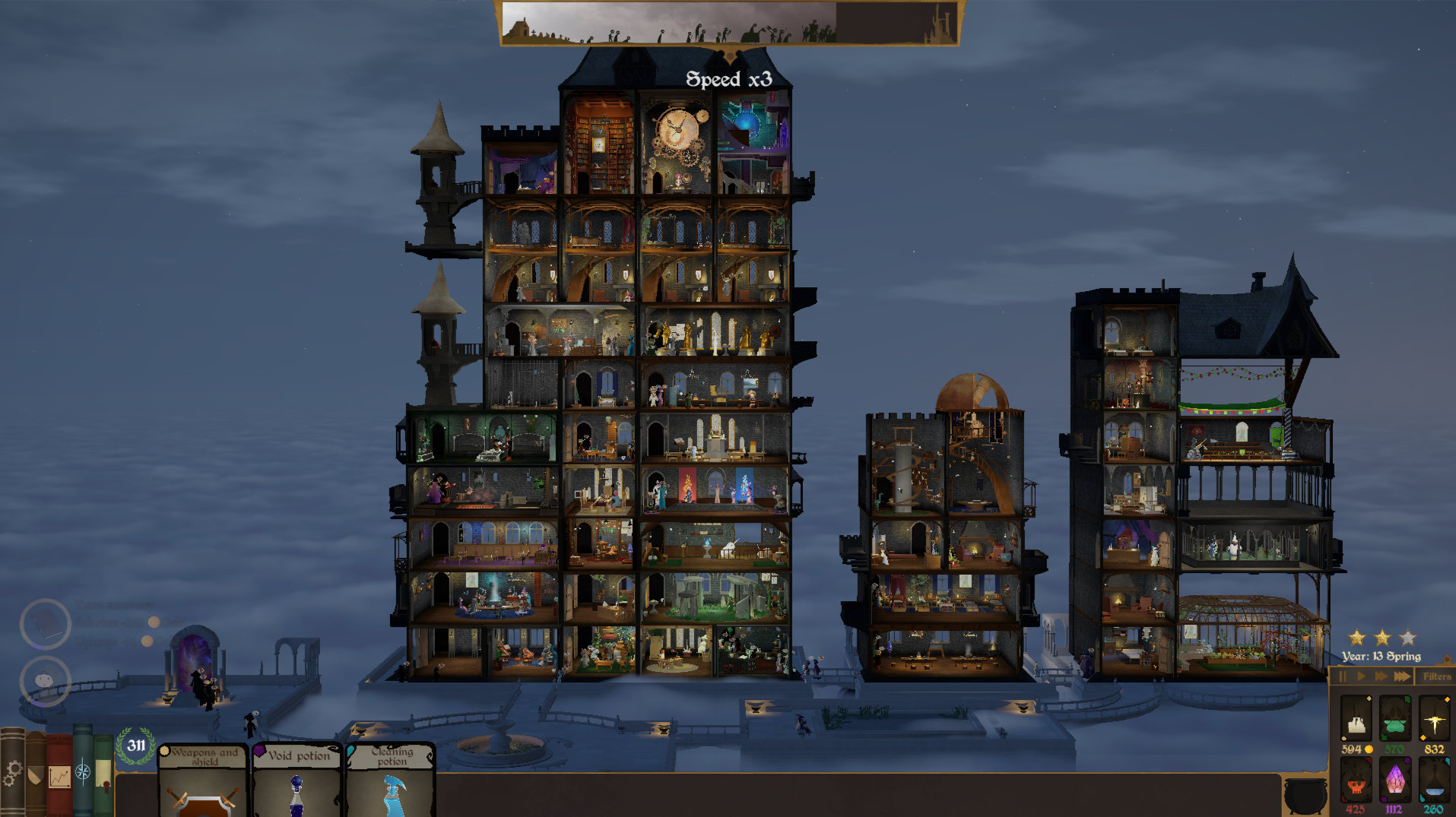
Task: Open the settings gear book
Action: click(x=11, y=772)
